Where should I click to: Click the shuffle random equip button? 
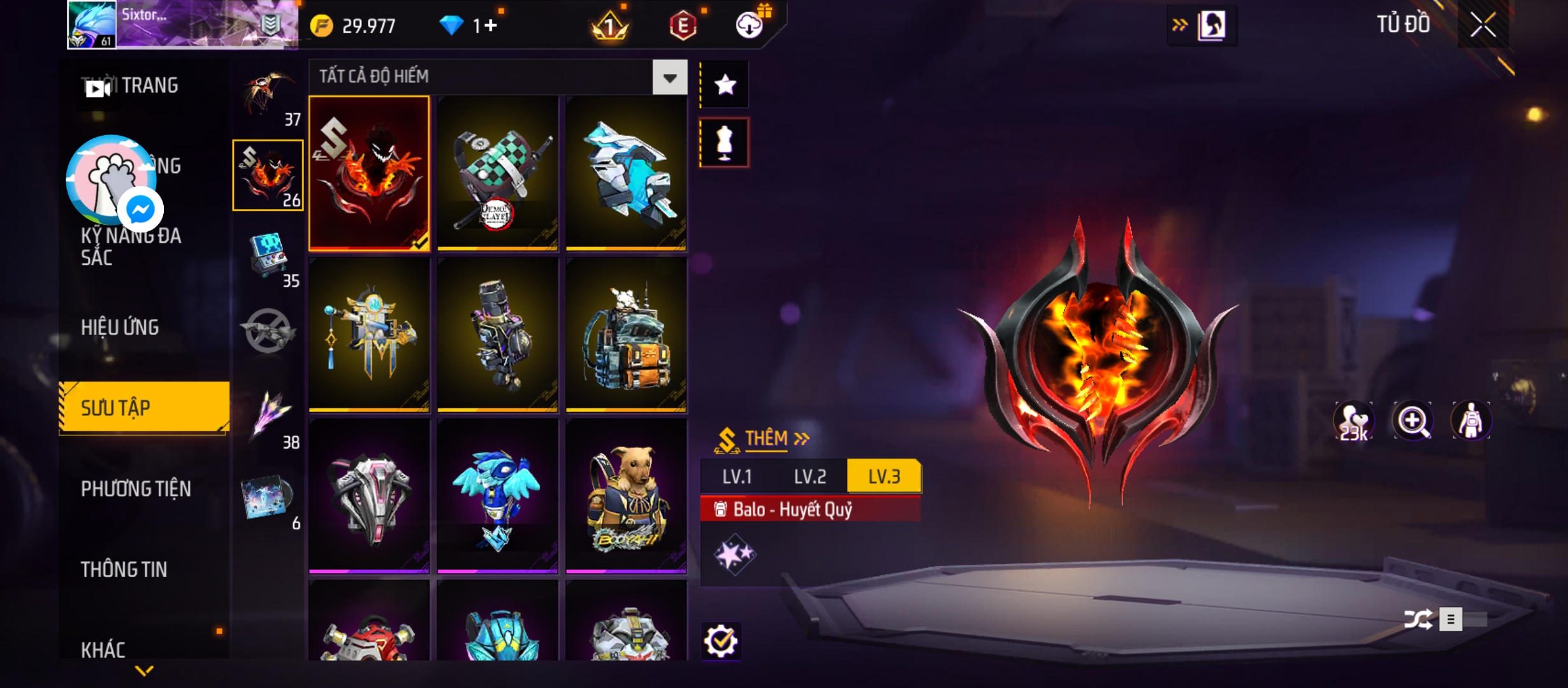coord(1418,619)
